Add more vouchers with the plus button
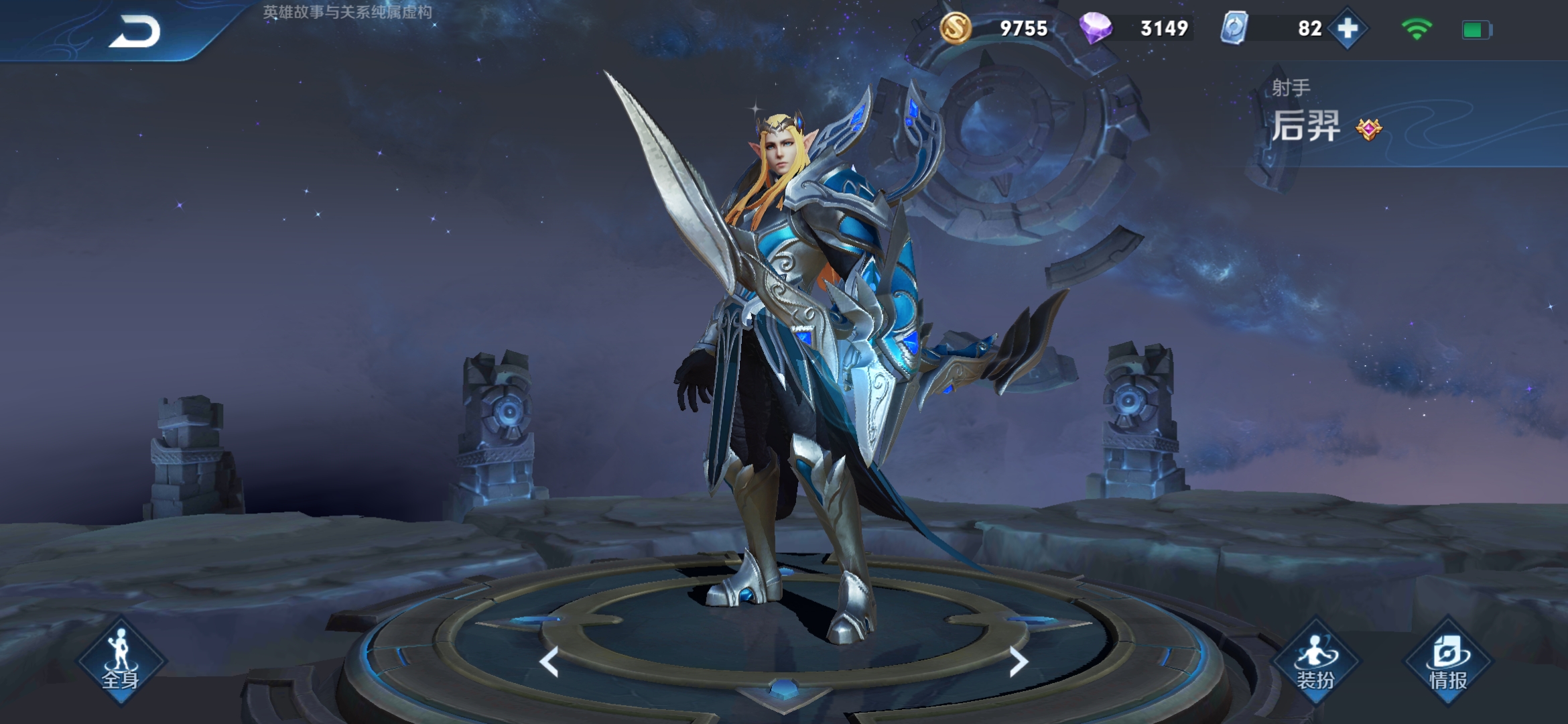Image resolution: width=1568 pixels, height=724 pixels. (x=1347, y=29)
